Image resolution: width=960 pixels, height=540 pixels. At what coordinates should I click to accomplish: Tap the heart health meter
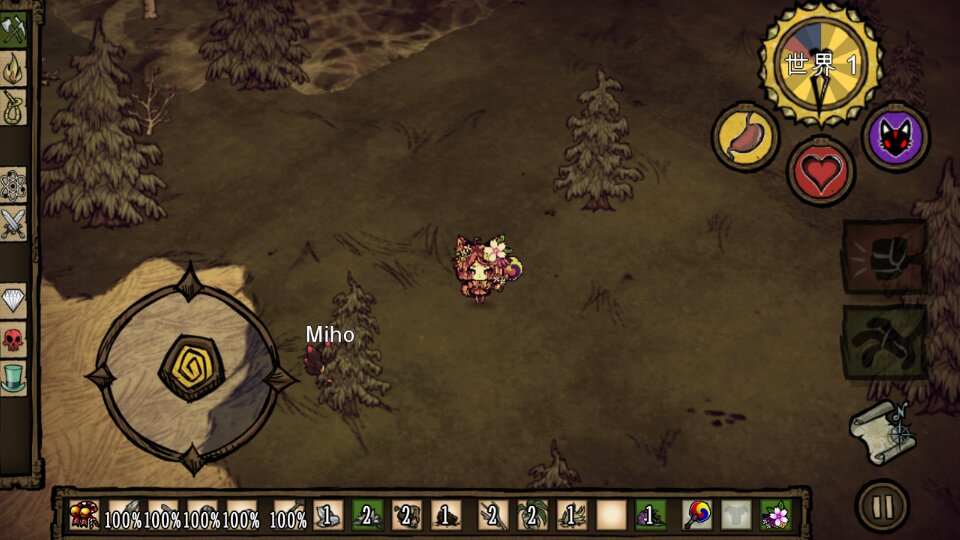point(821,171)
